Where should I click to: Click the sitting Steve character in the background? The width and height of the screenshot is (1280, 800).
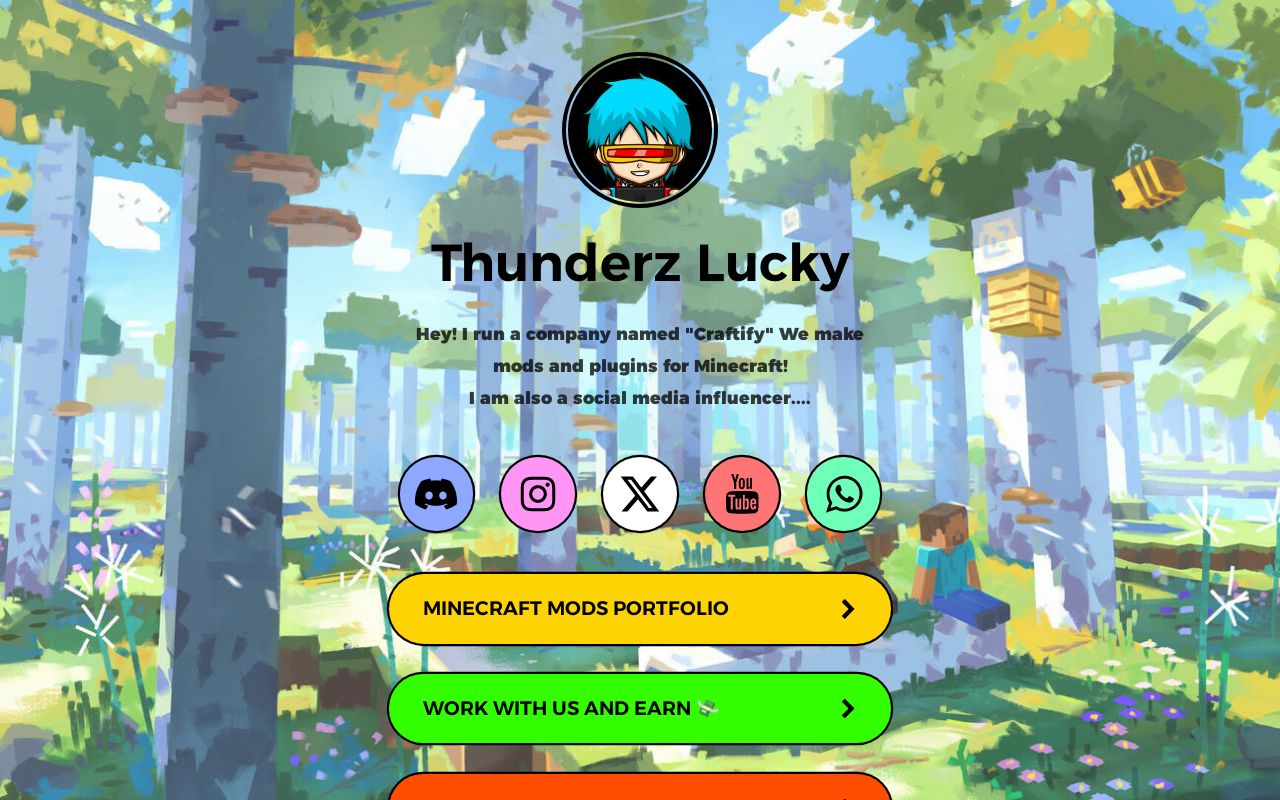coord(950,570)
